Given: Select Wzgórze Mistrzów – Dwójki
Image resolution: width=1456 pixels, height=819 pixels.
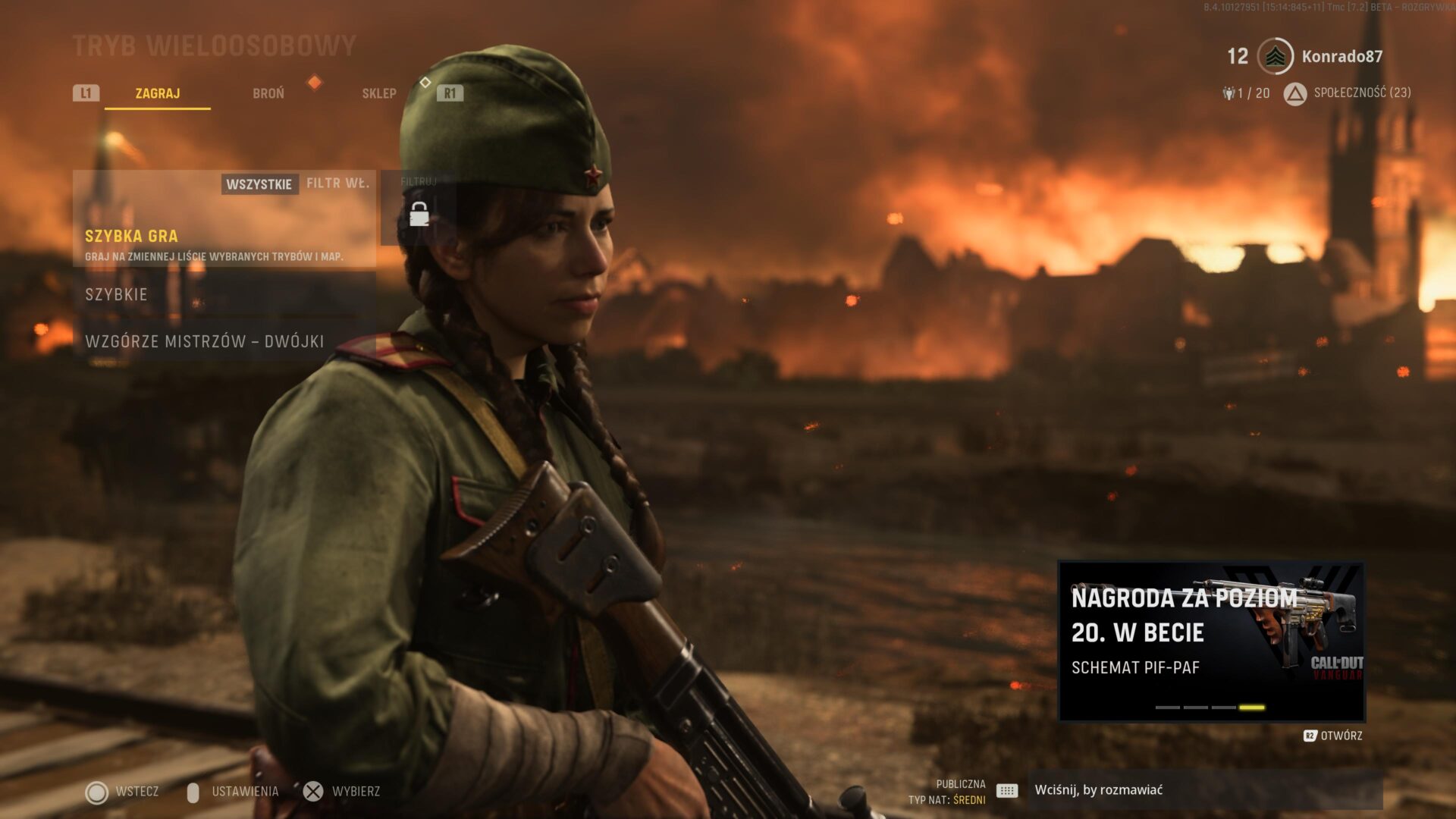Looking at the screenshot, I should pyautogui.click(x=224, y=341).
